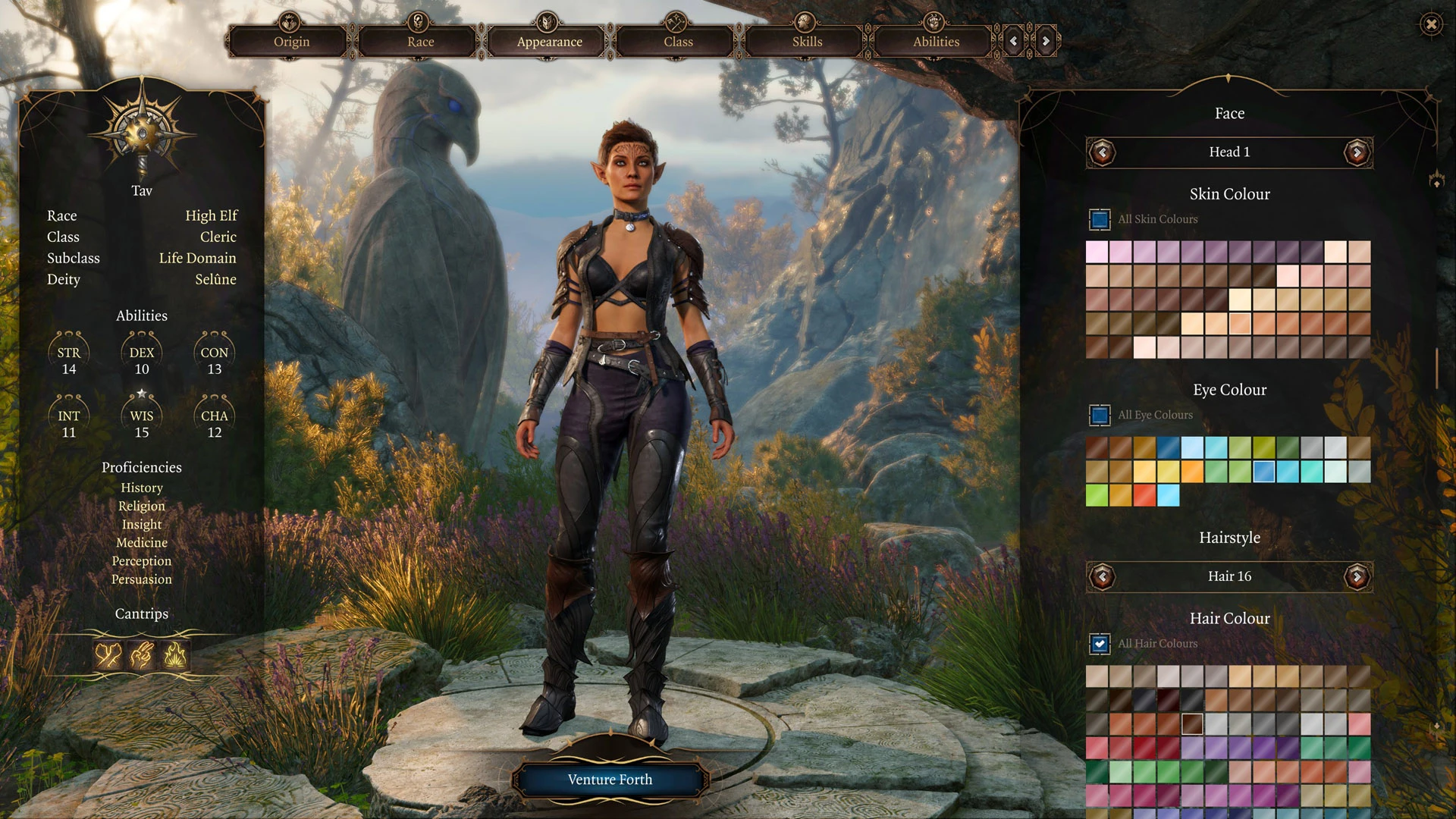The width and height of the screenshot is (1456, 819).
Task: Uncheck the All Hair Colours checkbox
Action: 1100,644
